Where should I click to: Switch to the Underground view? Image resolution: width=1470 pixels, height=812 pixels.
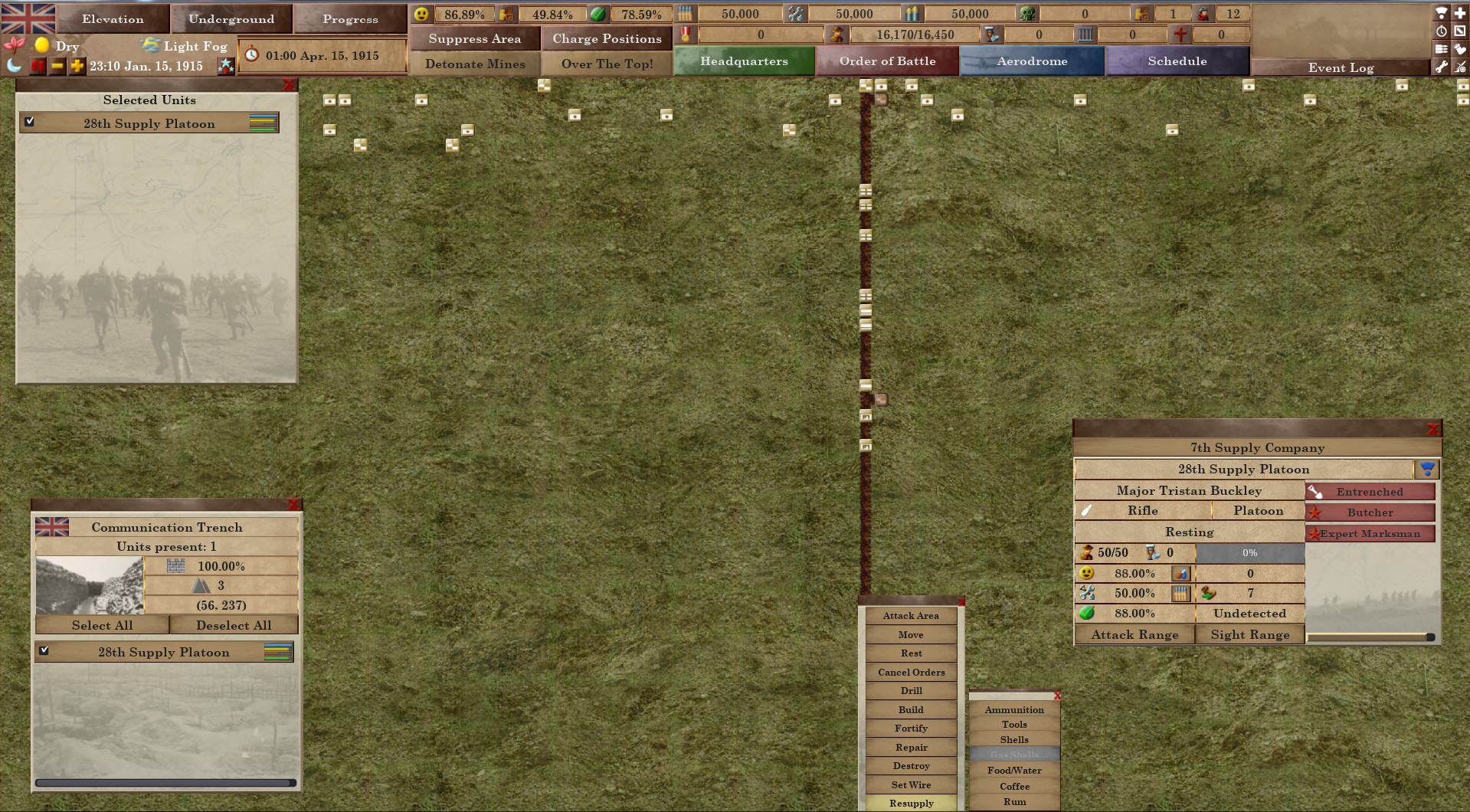tap(231, 19)
